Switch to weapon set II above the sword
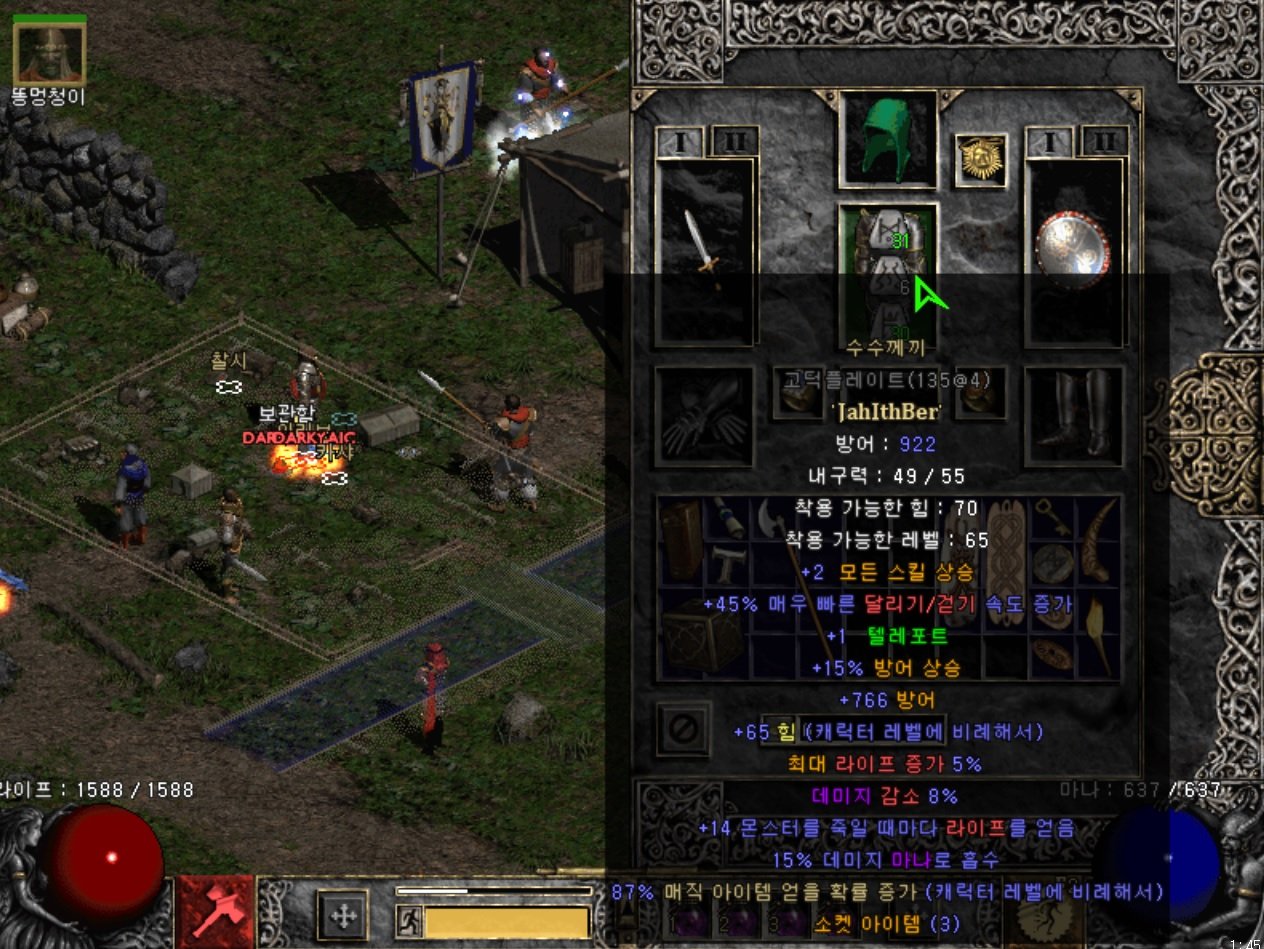1264x949 pixels. pos(734,142)
